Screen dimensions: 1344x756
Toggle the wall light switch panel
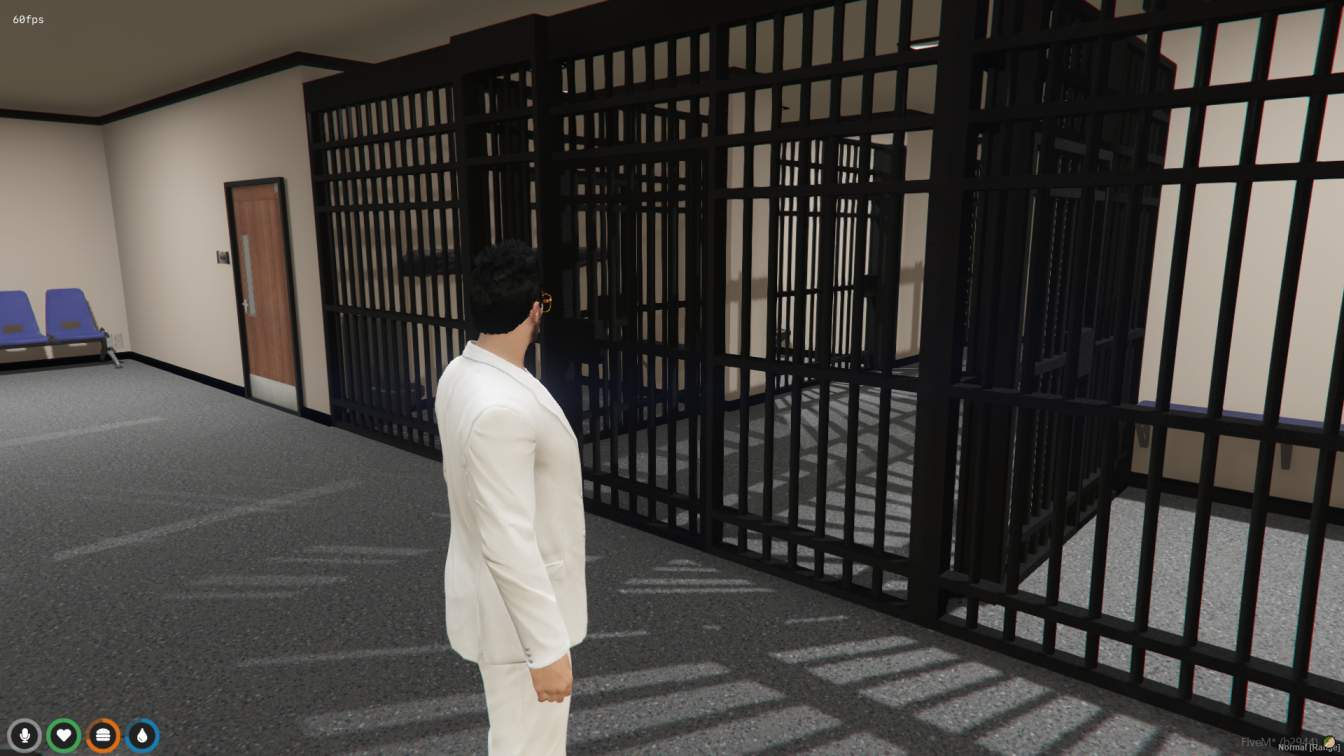[221, 259]
